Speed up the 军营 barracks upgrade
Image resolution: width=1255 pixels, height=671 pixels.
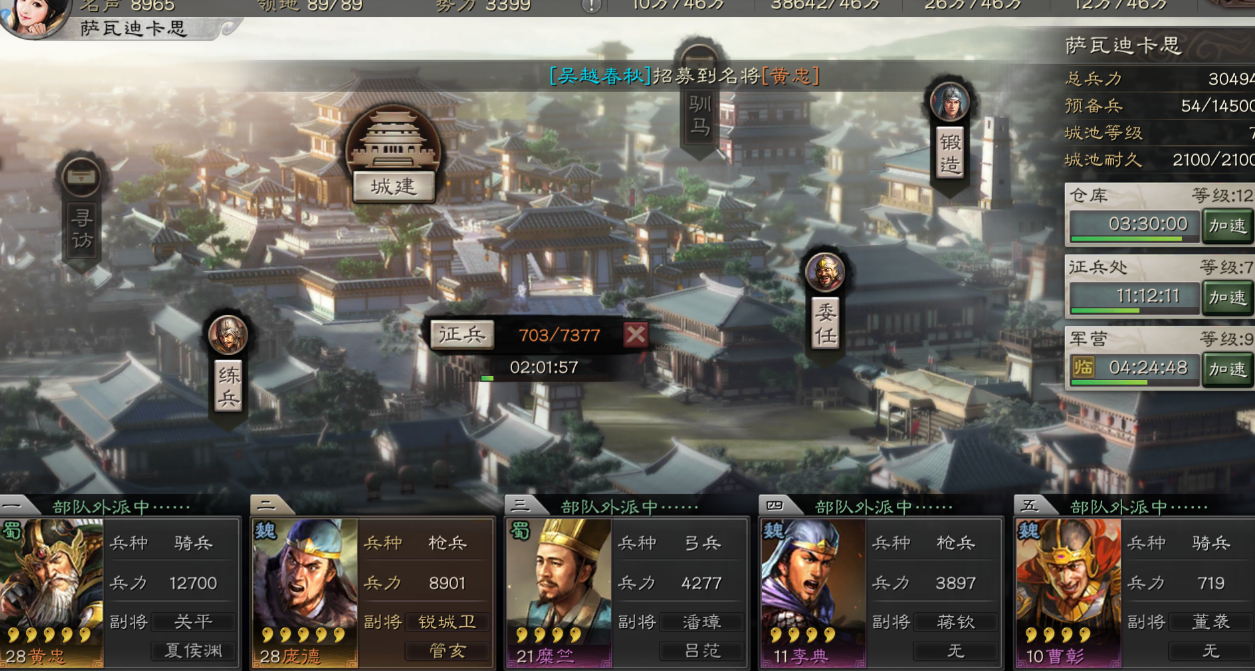click(1227, 369)
